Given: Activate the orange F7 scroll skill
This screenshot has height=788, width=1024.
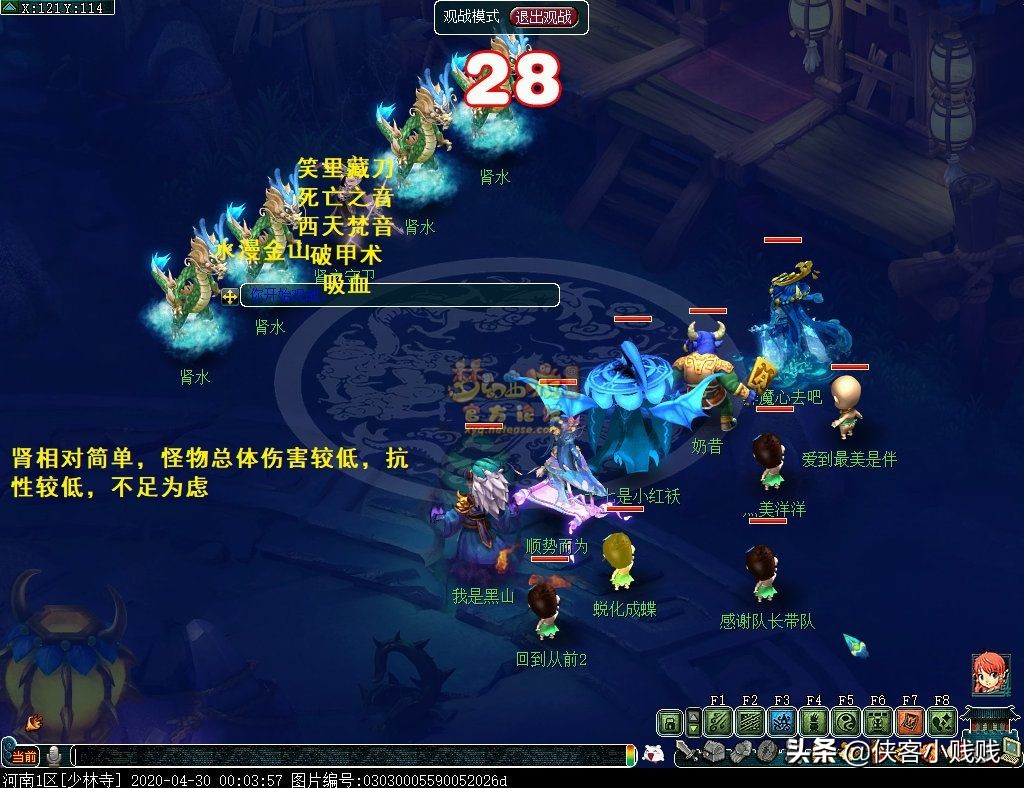Looking at the screenshot, I should pos(910,722).
